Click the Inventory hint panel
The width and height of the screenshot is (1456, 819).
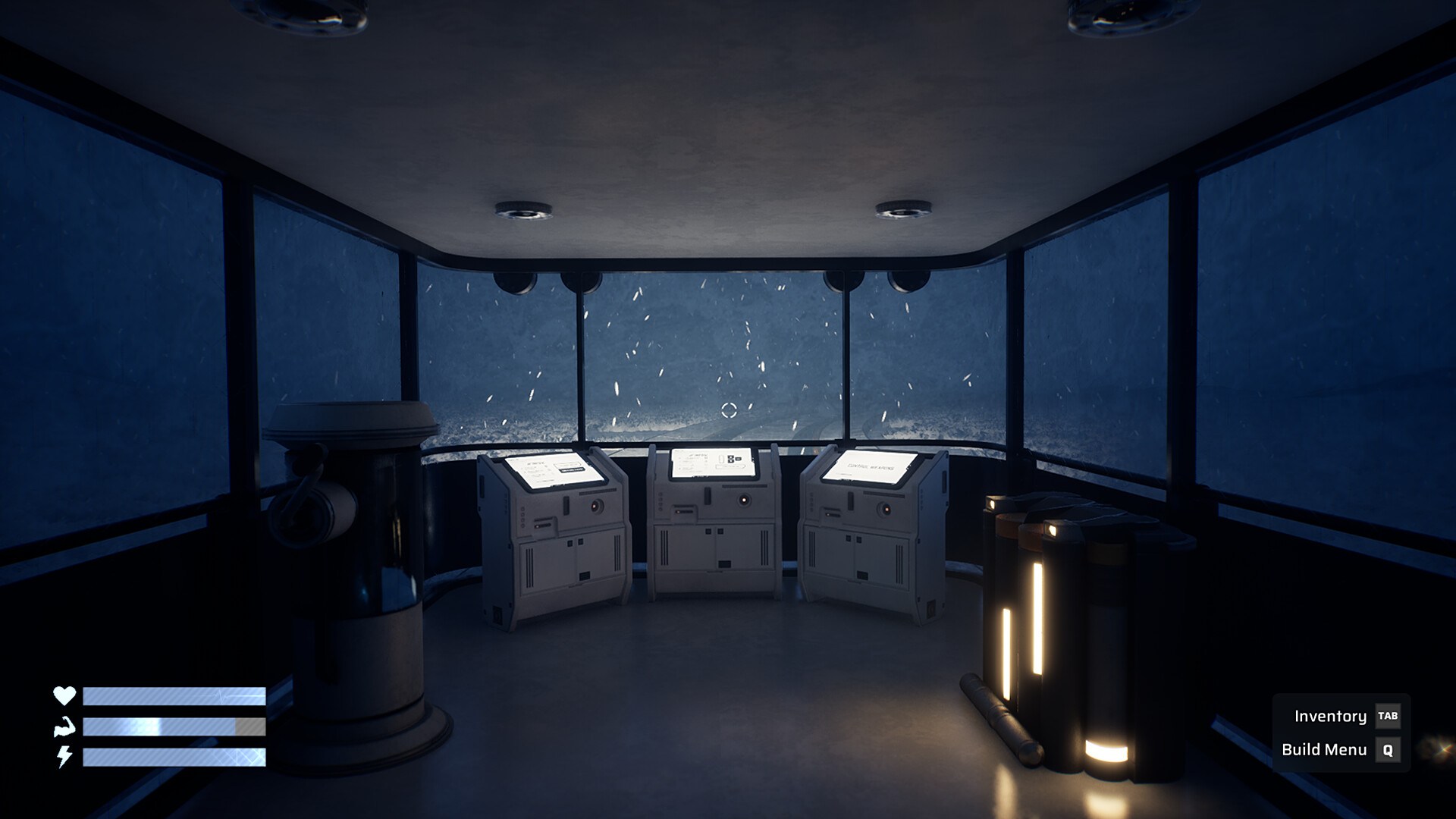click(x=1342, y=714)
